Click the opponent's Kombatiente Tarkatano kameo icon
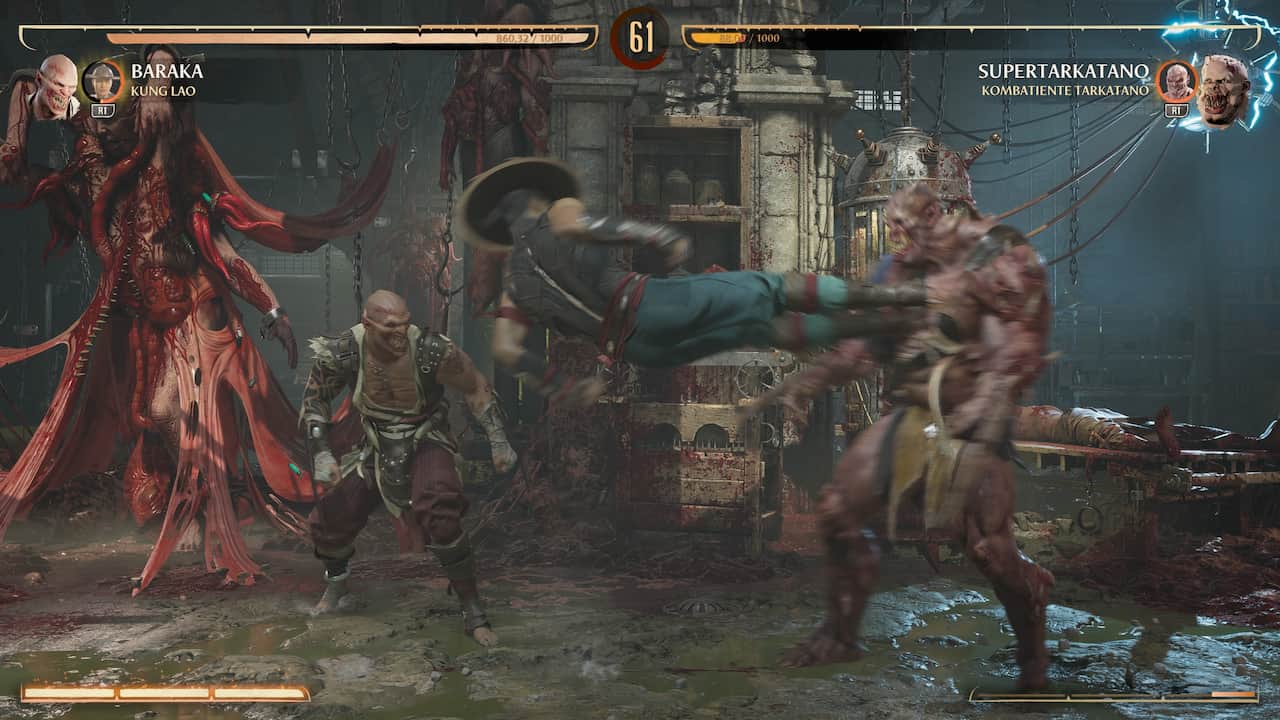The width and height of the screenshot is (1280, 720). pos(1176,81)
